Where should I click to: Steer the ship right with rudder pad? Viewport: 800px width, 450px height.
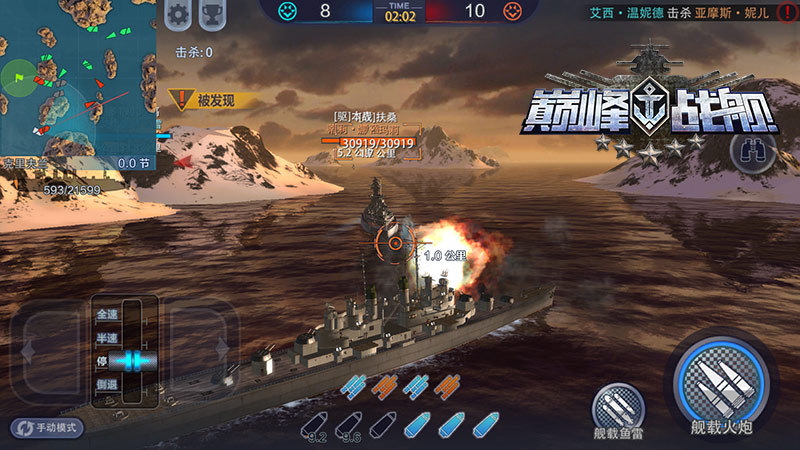[x=205, y=349]
